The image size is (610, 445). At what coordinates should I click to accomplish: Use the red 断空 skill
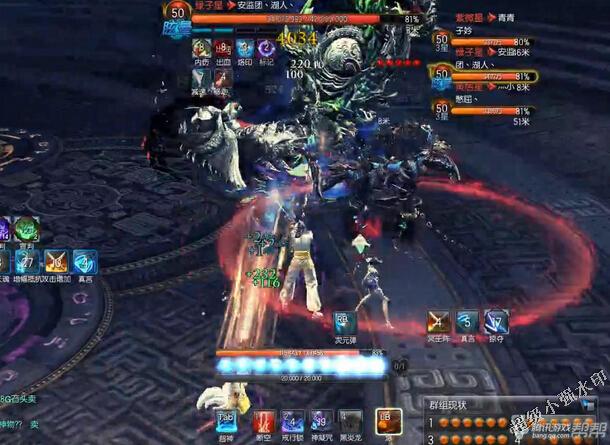[262, 421]
